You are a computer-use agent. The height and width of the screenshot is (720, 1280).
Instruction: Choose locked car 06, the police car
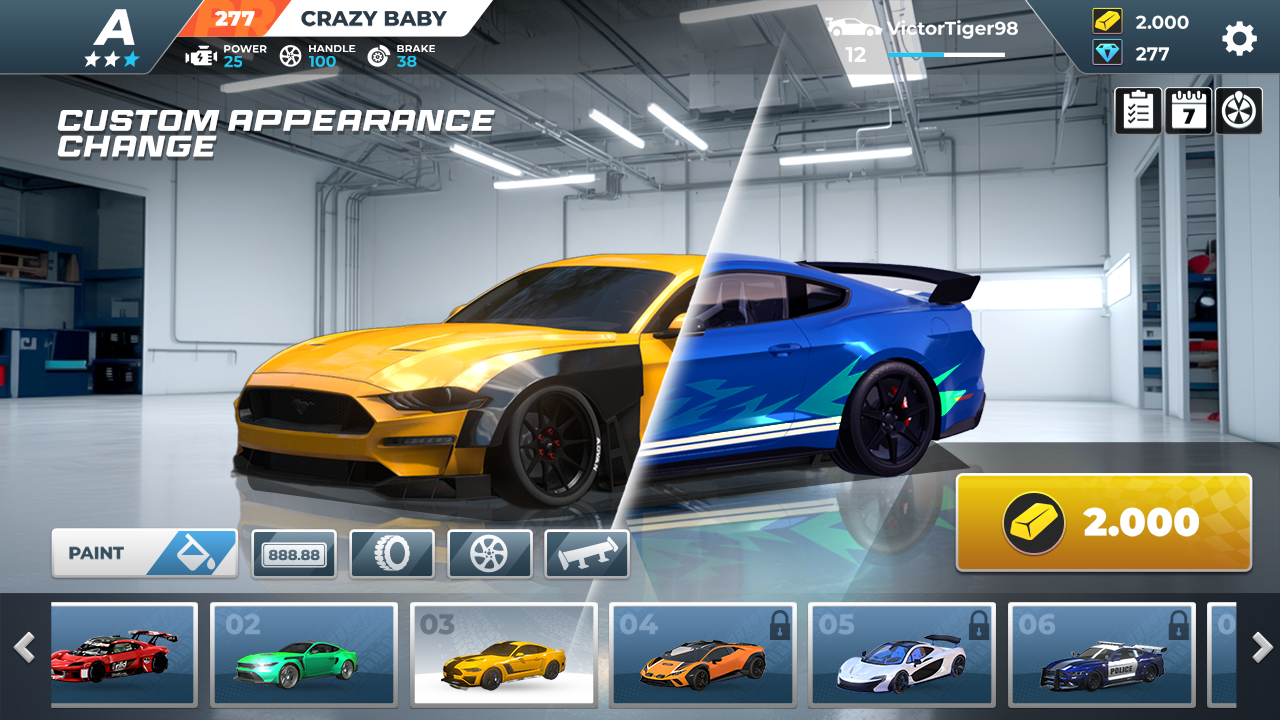tap(1101, 654)
